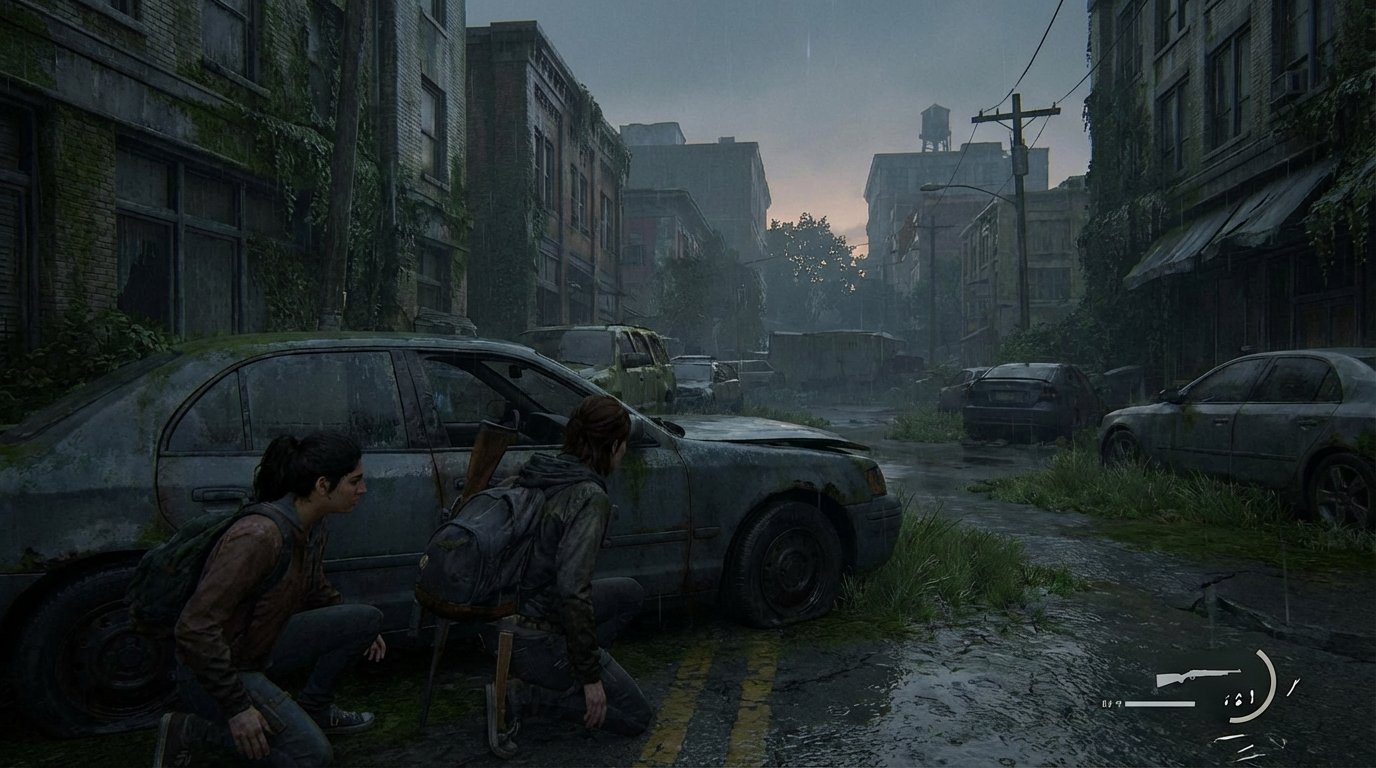
Task: Click the weapon durability bar
Action: coord(1160,703)
